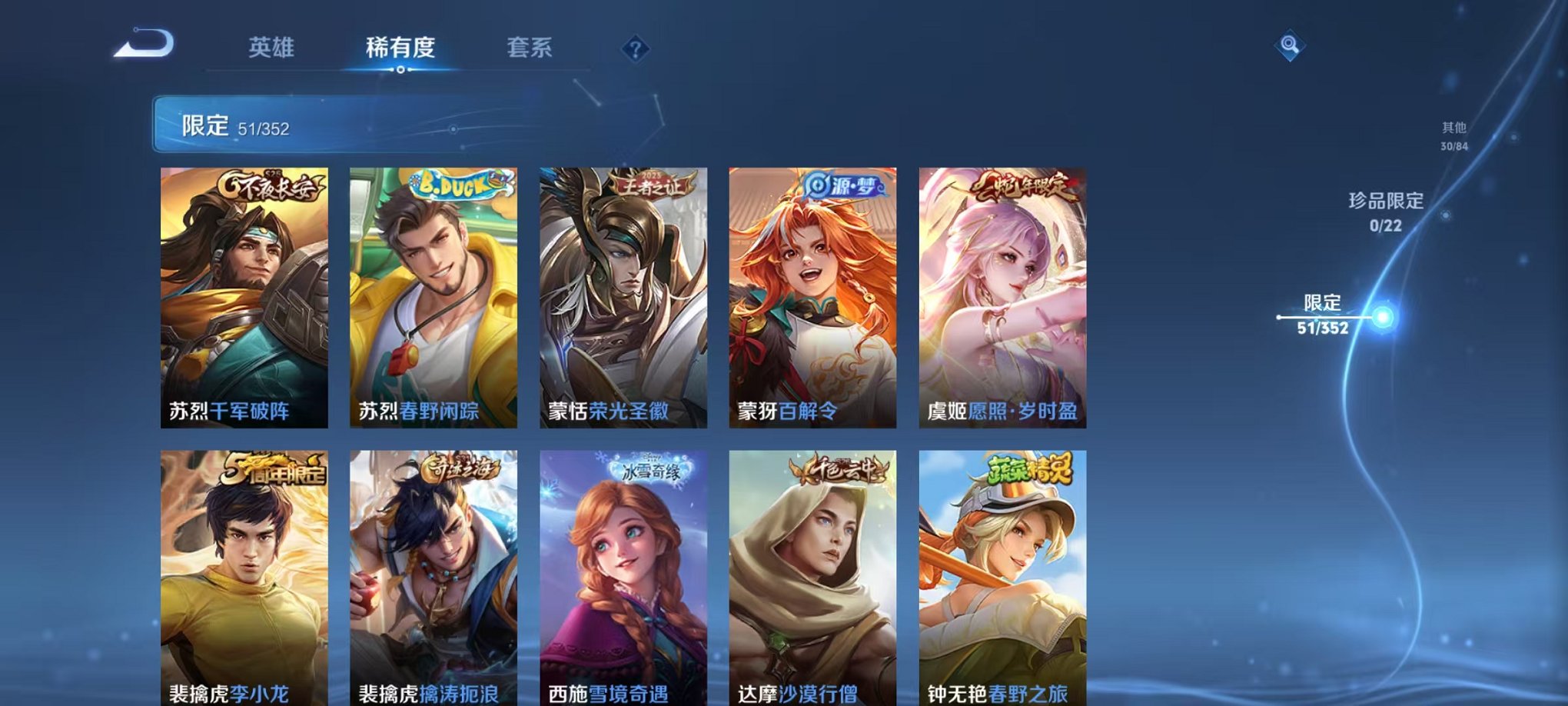The width and height of the screenshot is (1568, 706).
Task: Open search with the magnifier icon
Action: [x=1291, y=46]
